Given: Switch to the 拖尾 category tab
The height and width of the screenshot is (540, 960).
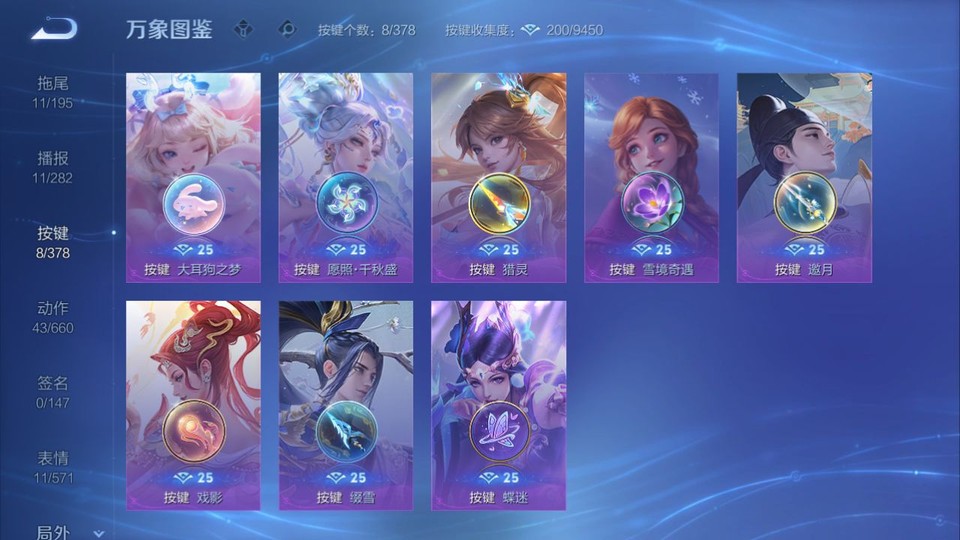Looking at the screenshot, I should coord(53,91).
